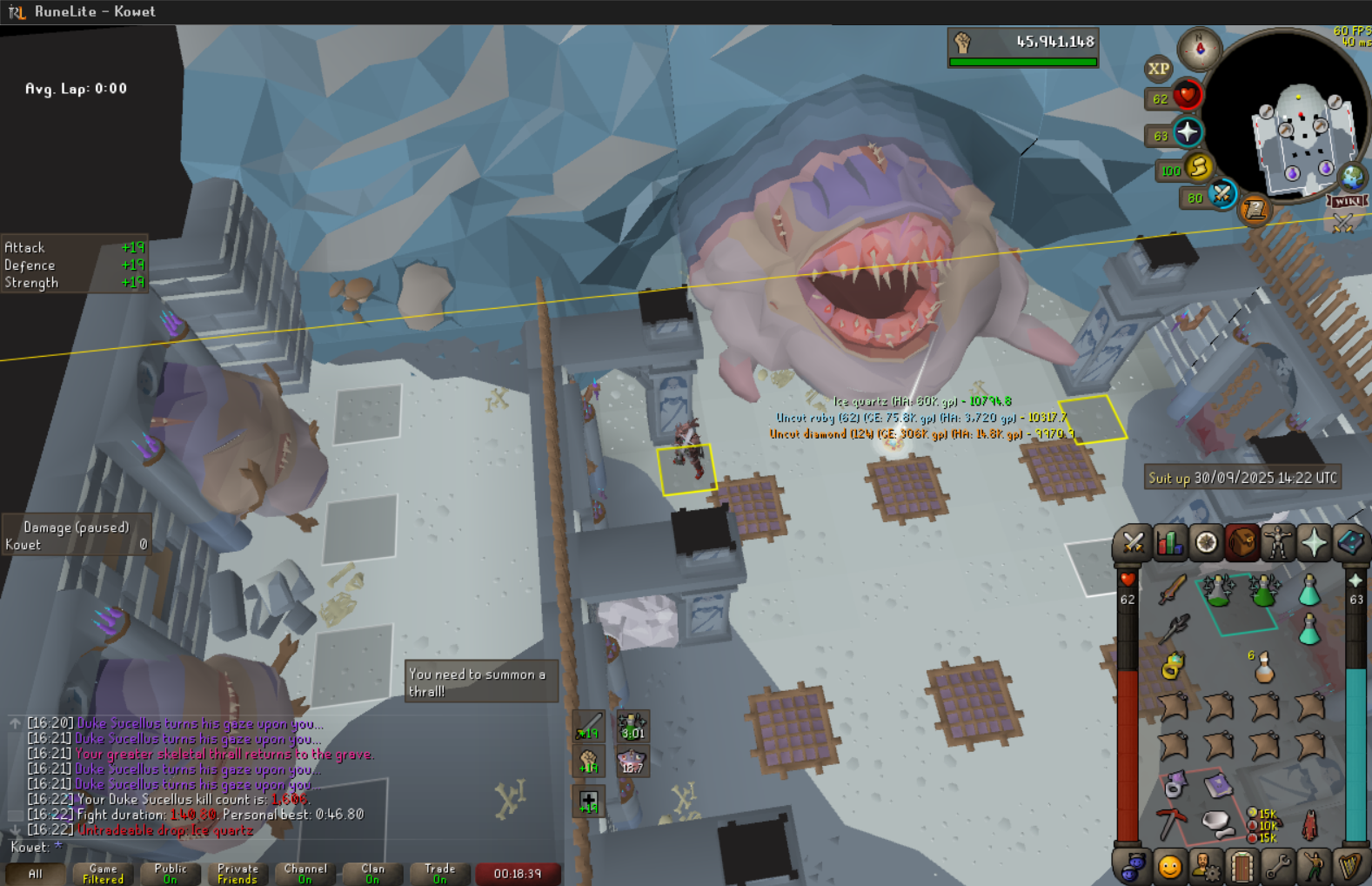1372x886 pixels.
Task: Switch to the Clan chat tab
Action: click(372, 874)
